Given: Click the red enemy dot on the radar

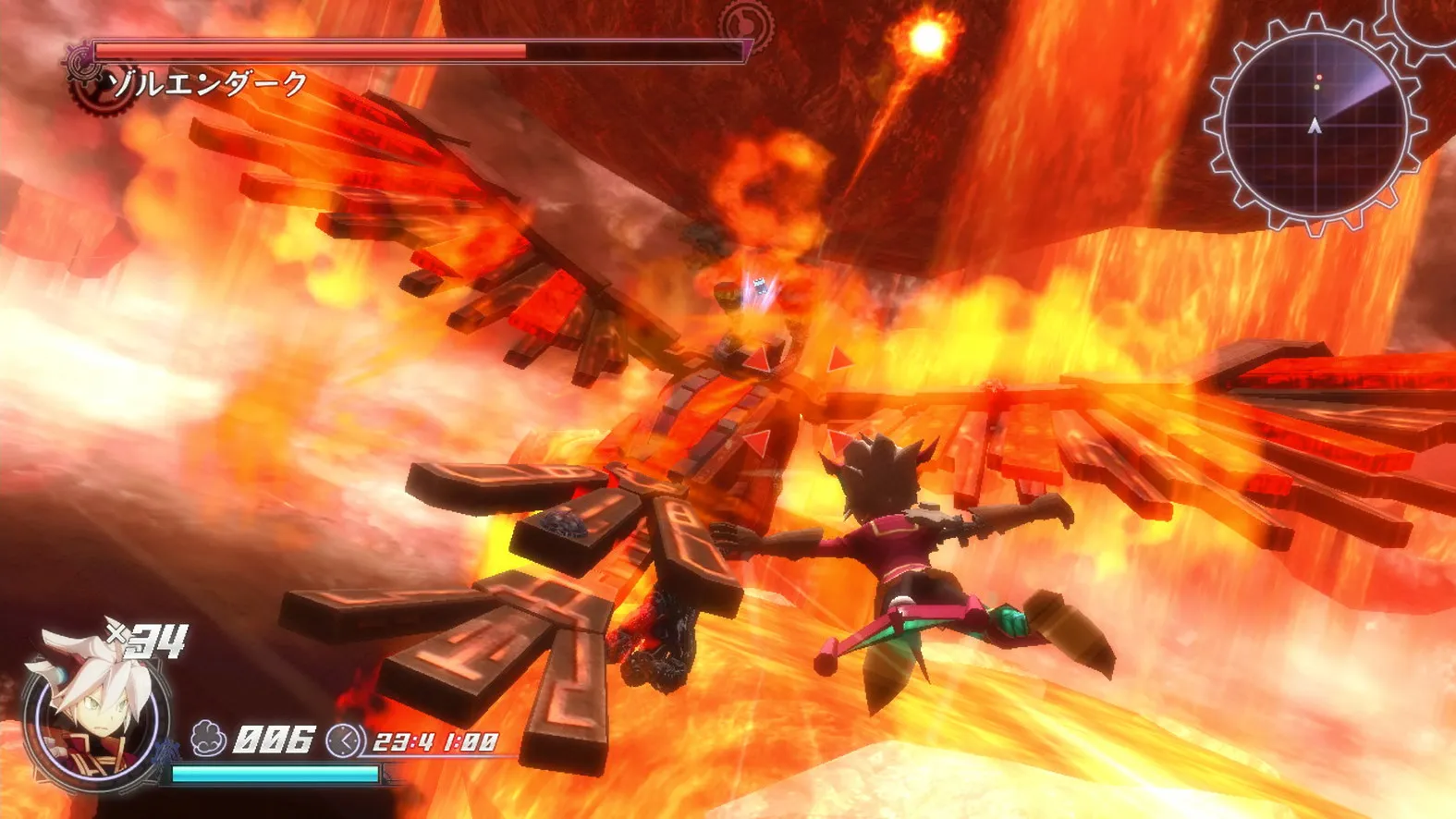Looking at the screenshot, I should point(1318,78).
